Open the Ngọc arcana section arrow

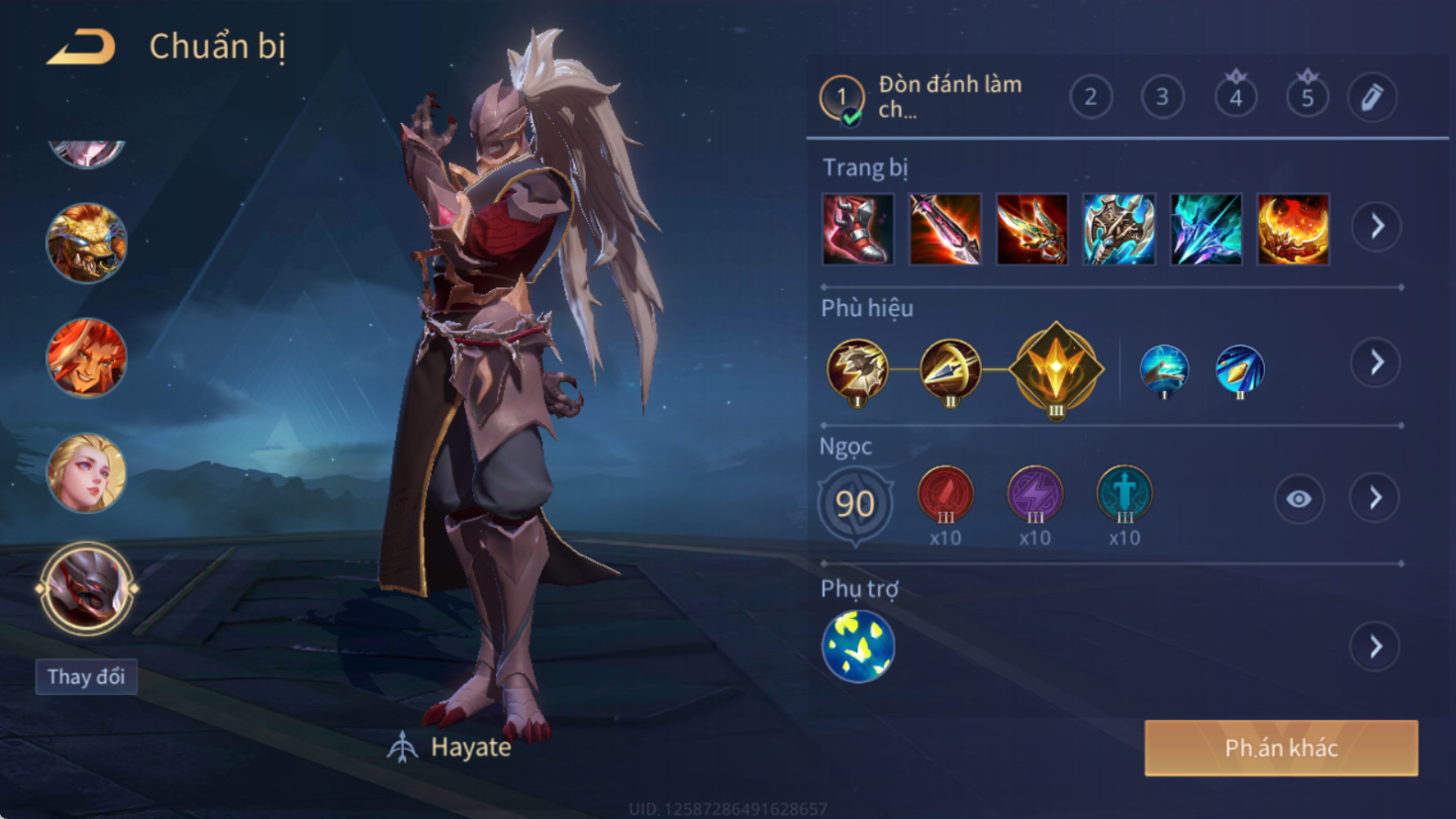tap(1375, 498)
